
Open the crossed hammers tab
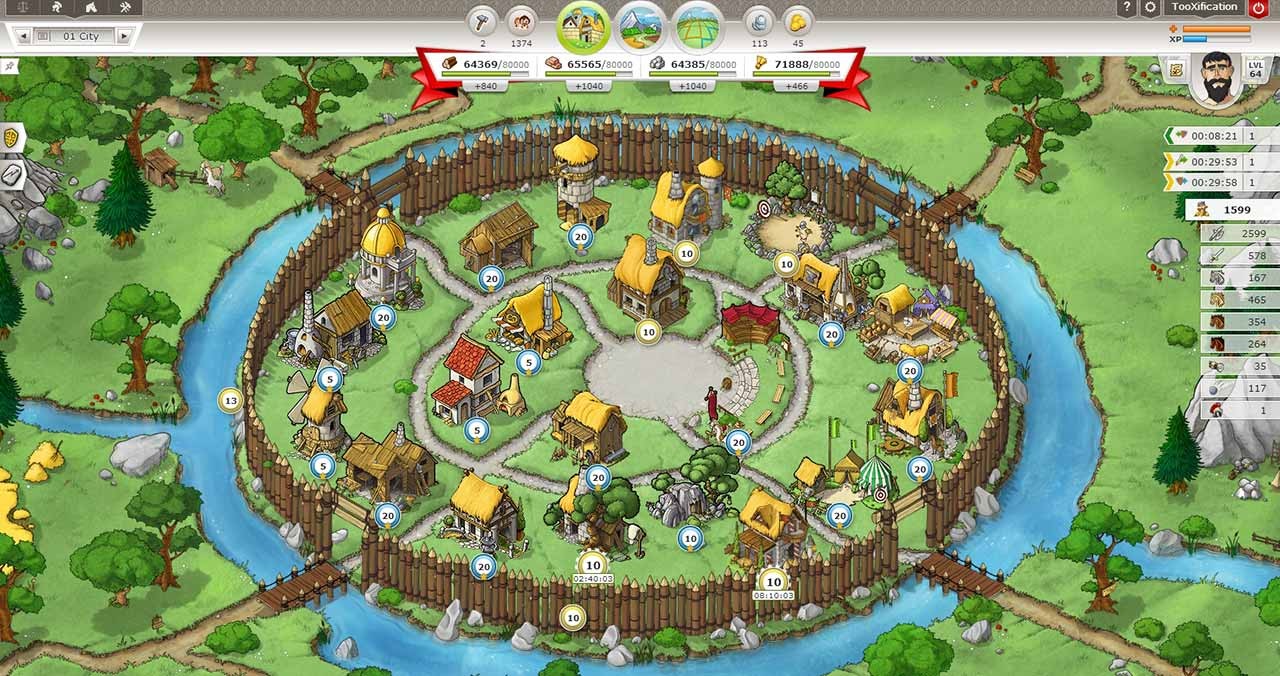click(x=124, y=8)
